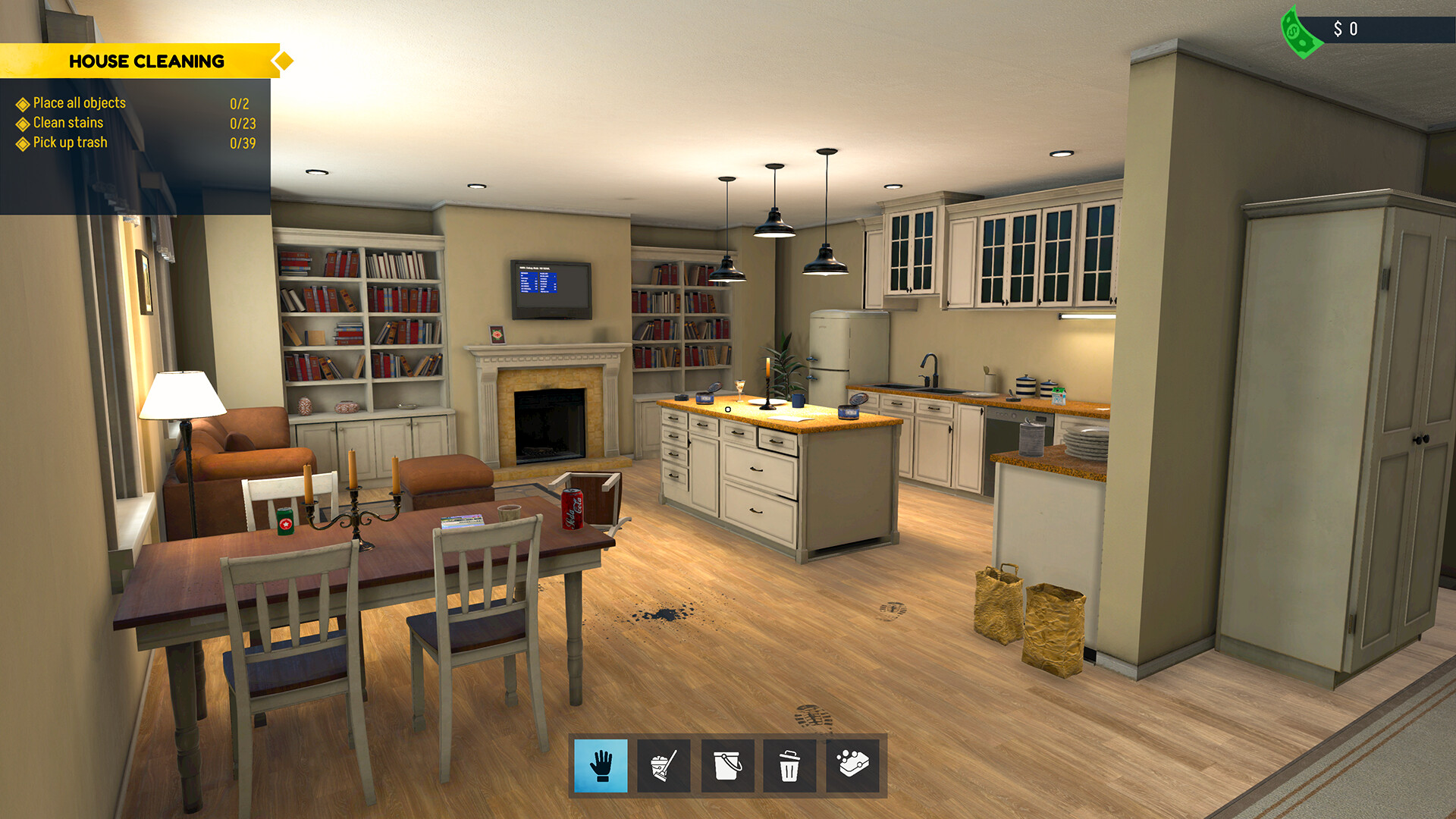The width and height of the screenshot is (1456, 819).
Task: Click the 0/39 trash progress counter
Action: 242,142
